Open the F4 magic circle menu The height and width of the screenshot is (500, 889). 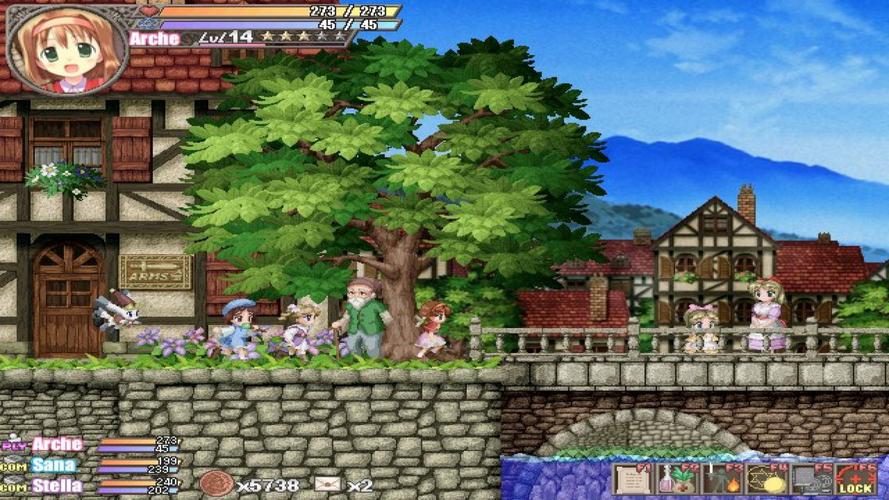[x=766, y=479]
